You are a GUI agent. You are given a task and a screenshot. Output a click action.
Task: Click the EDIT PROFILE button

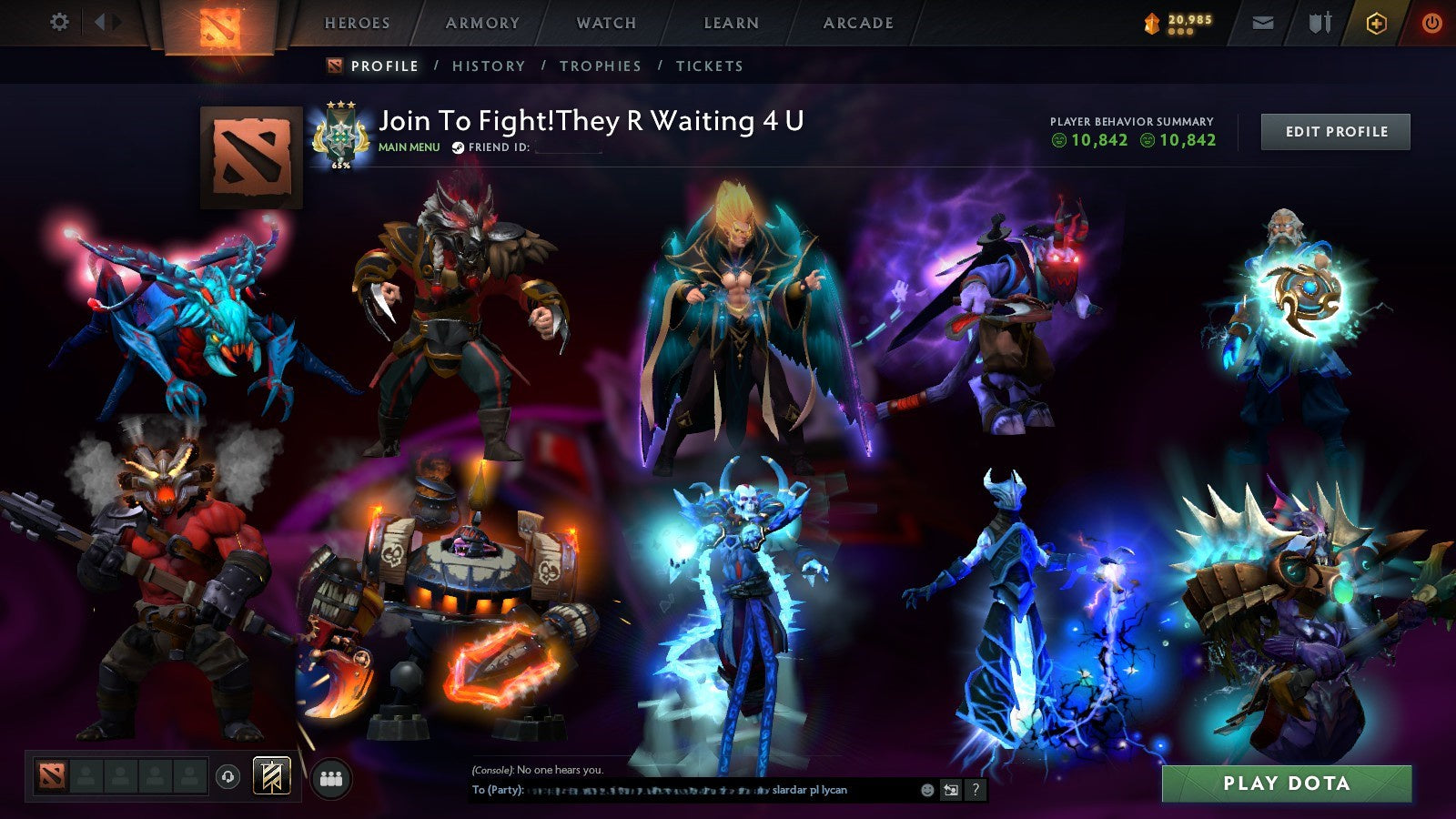(x=1334, y=131)
